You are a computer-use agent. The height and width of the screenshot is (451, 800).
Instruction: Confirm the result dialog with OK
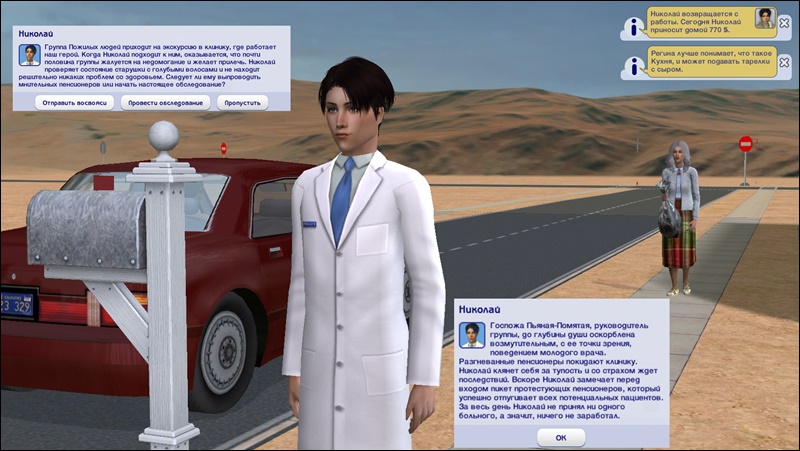click(560, 437)
